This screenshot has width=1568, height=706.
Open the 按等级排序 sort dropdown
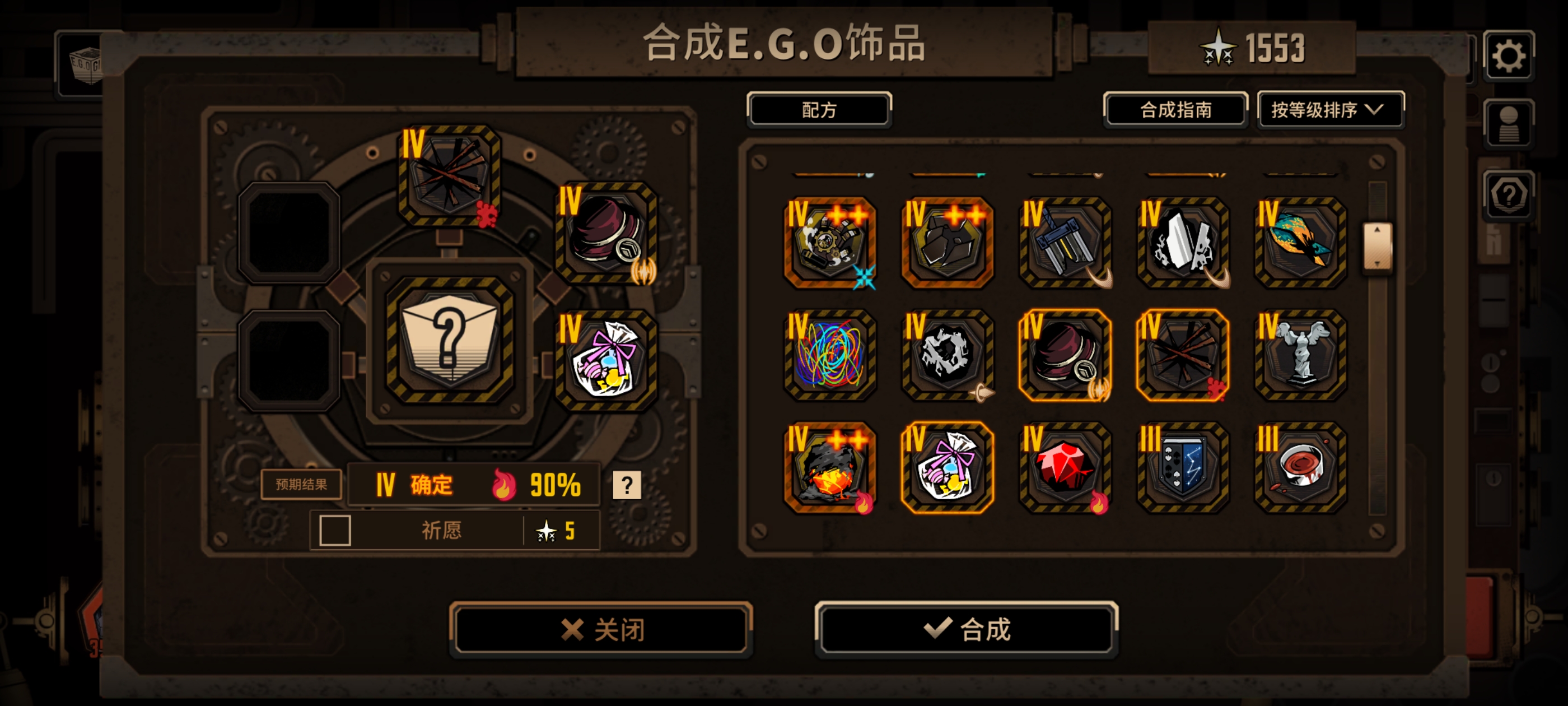1331,110
